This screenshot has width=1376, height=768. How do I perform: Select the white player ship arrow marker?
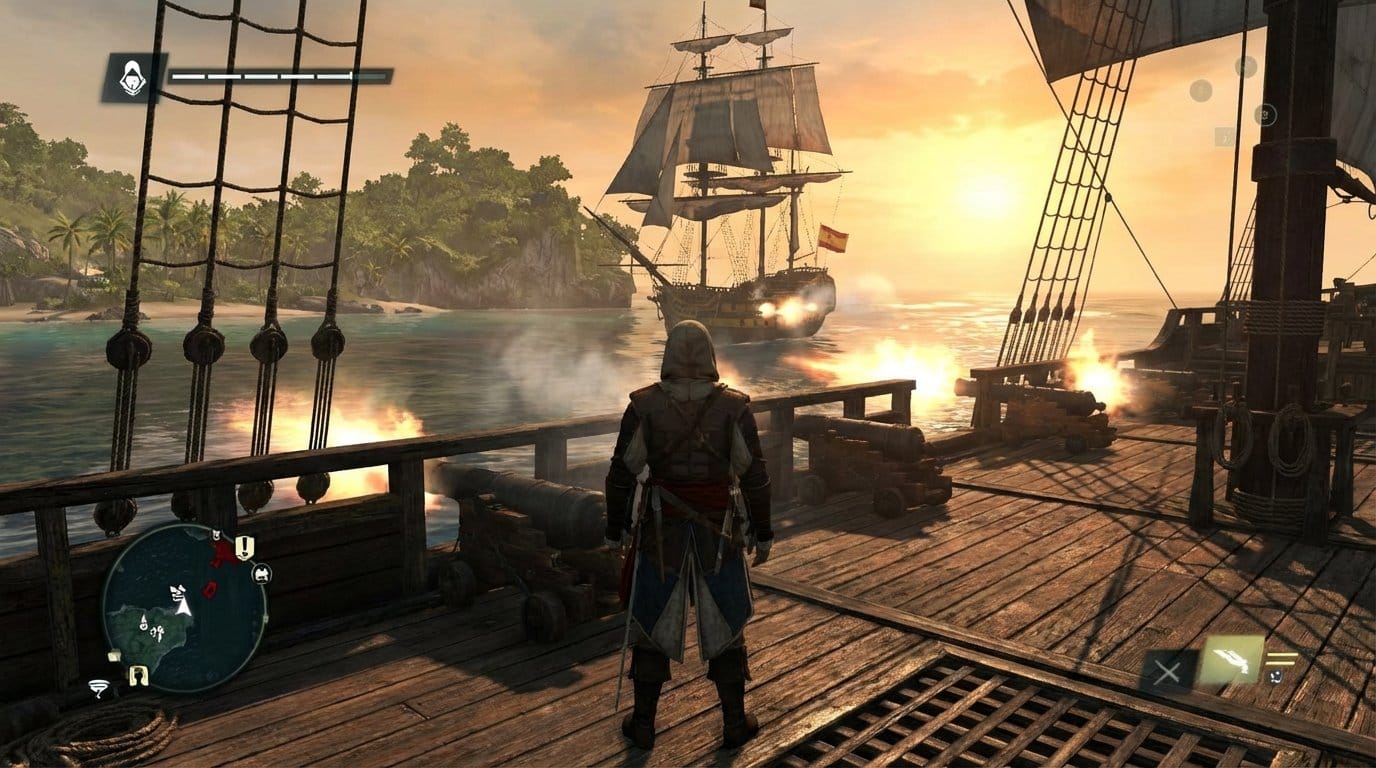183,606
